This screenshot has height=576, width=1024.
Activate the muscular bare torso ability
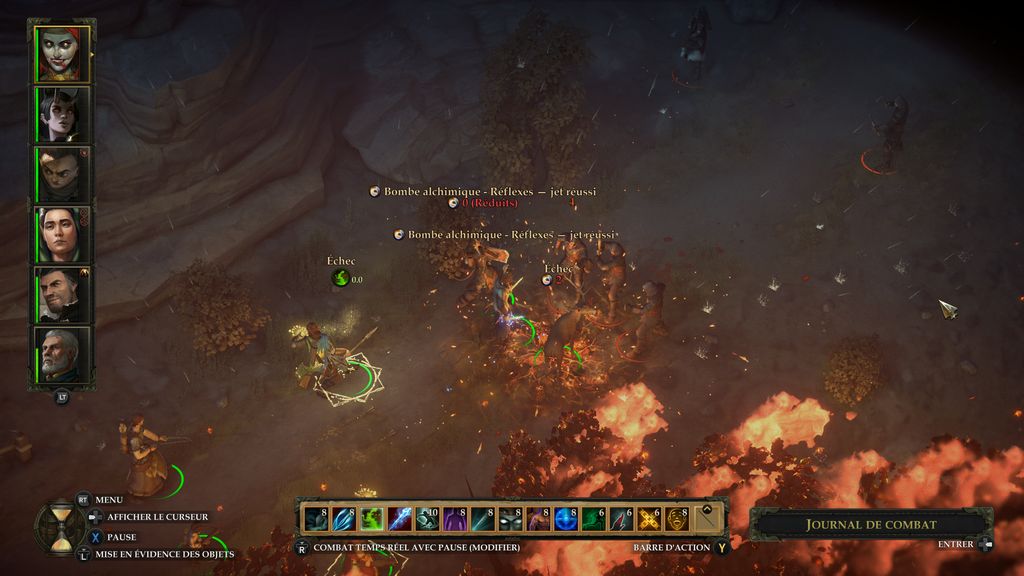point(538,519)
